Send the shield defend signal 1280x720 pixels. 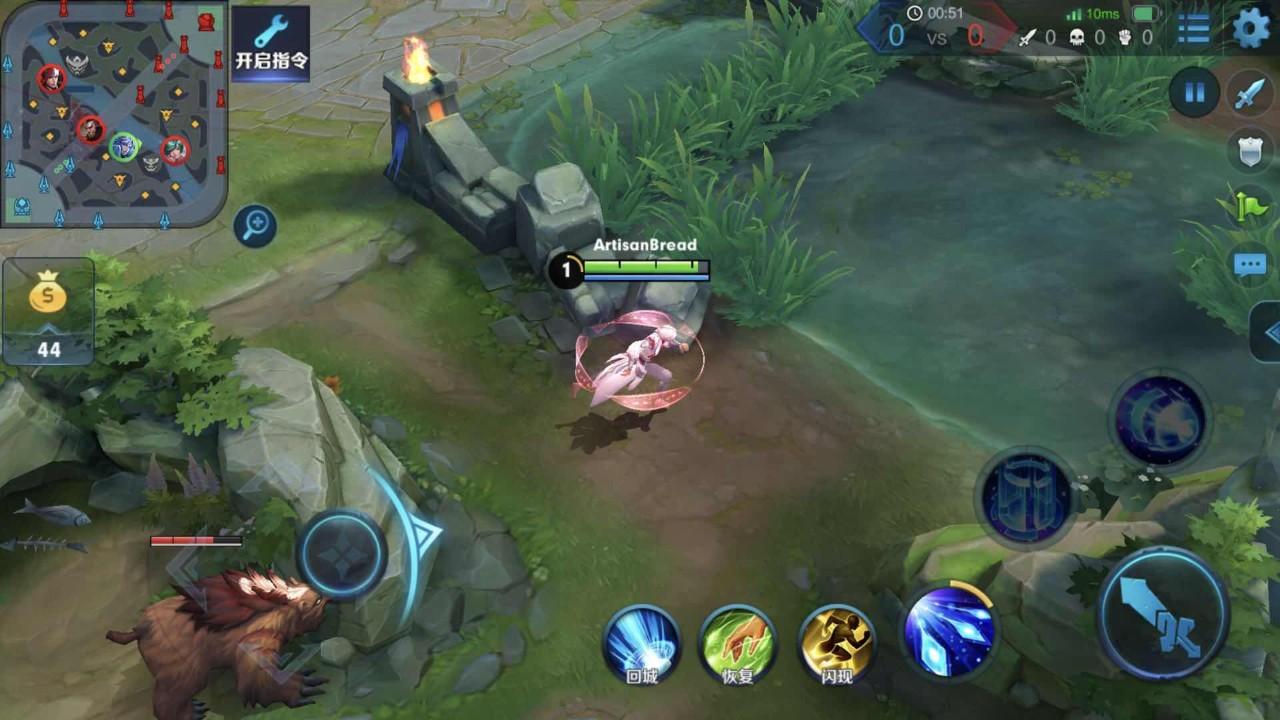coord(1250,150)
